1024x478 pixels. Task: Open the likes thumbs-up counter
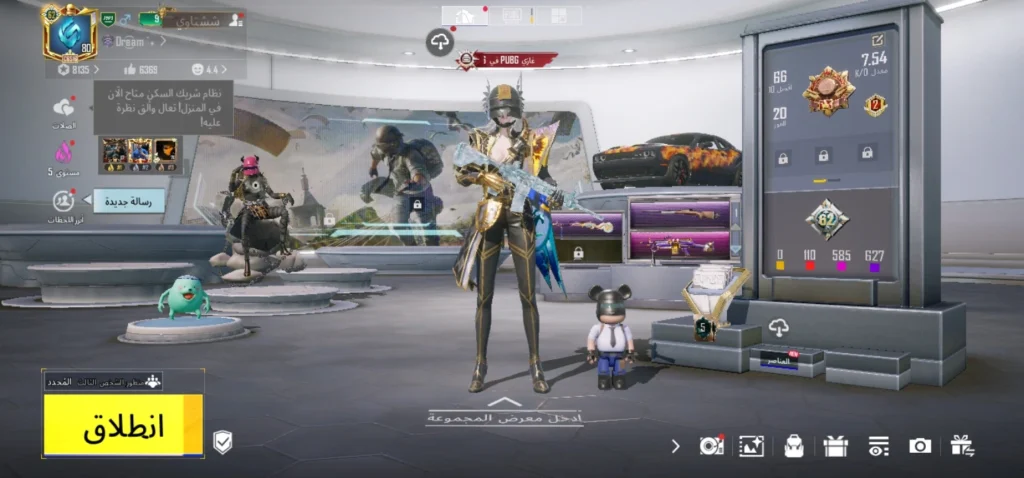(141, 69)
